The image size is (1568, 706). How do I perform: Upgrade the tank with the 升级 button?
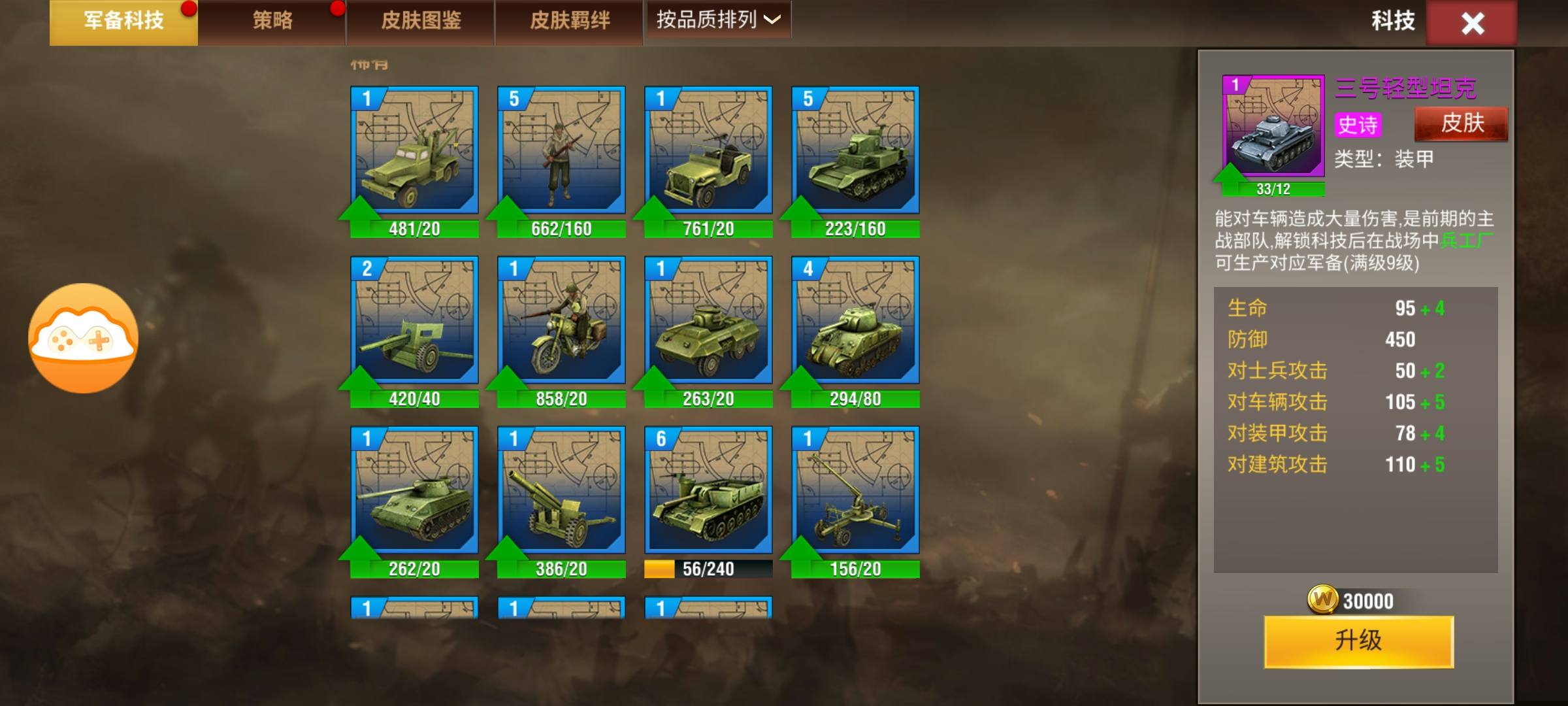1359,641
